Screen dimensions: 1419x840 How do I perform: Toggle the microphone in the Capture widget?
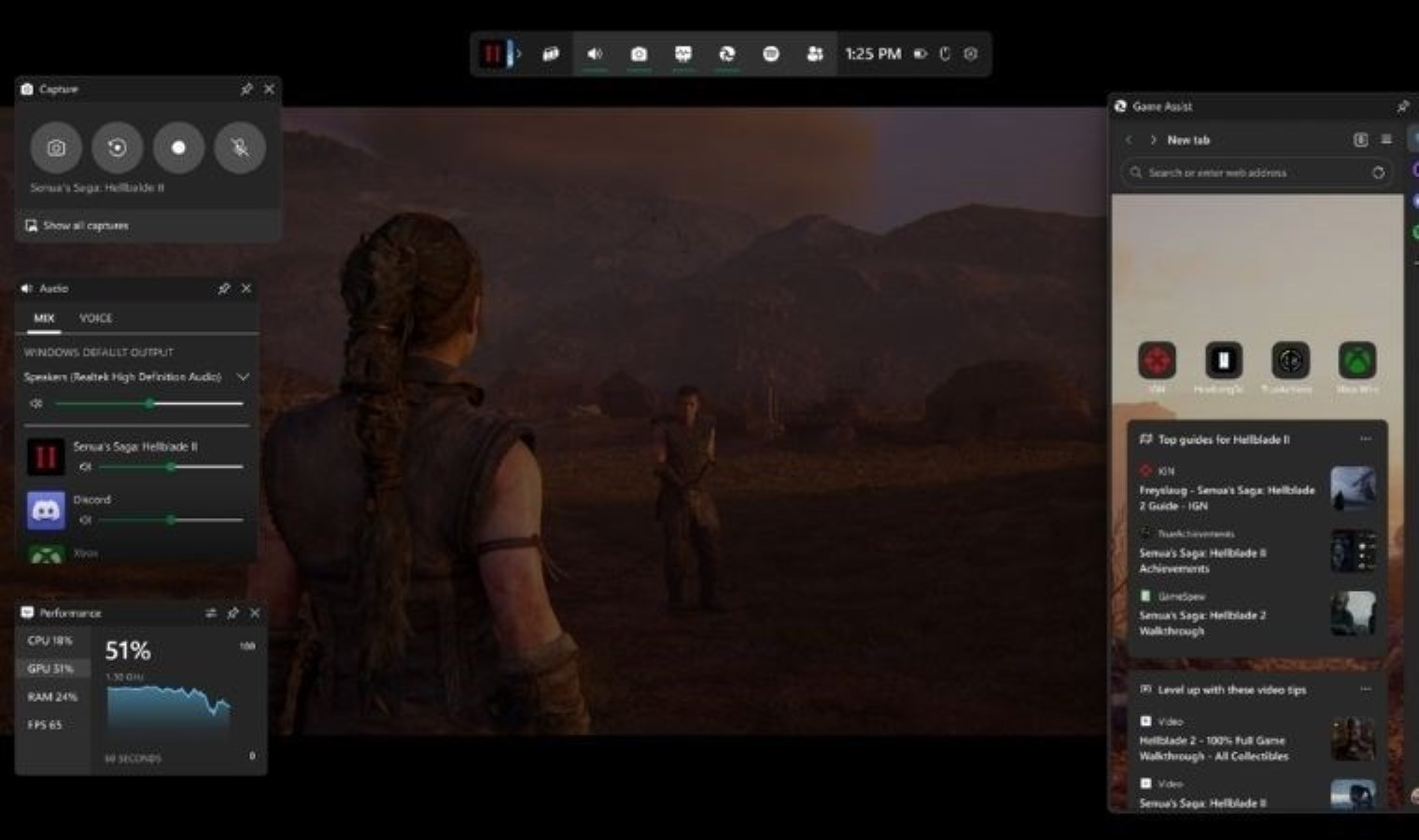pyautogui.click(x=240, y=147)
